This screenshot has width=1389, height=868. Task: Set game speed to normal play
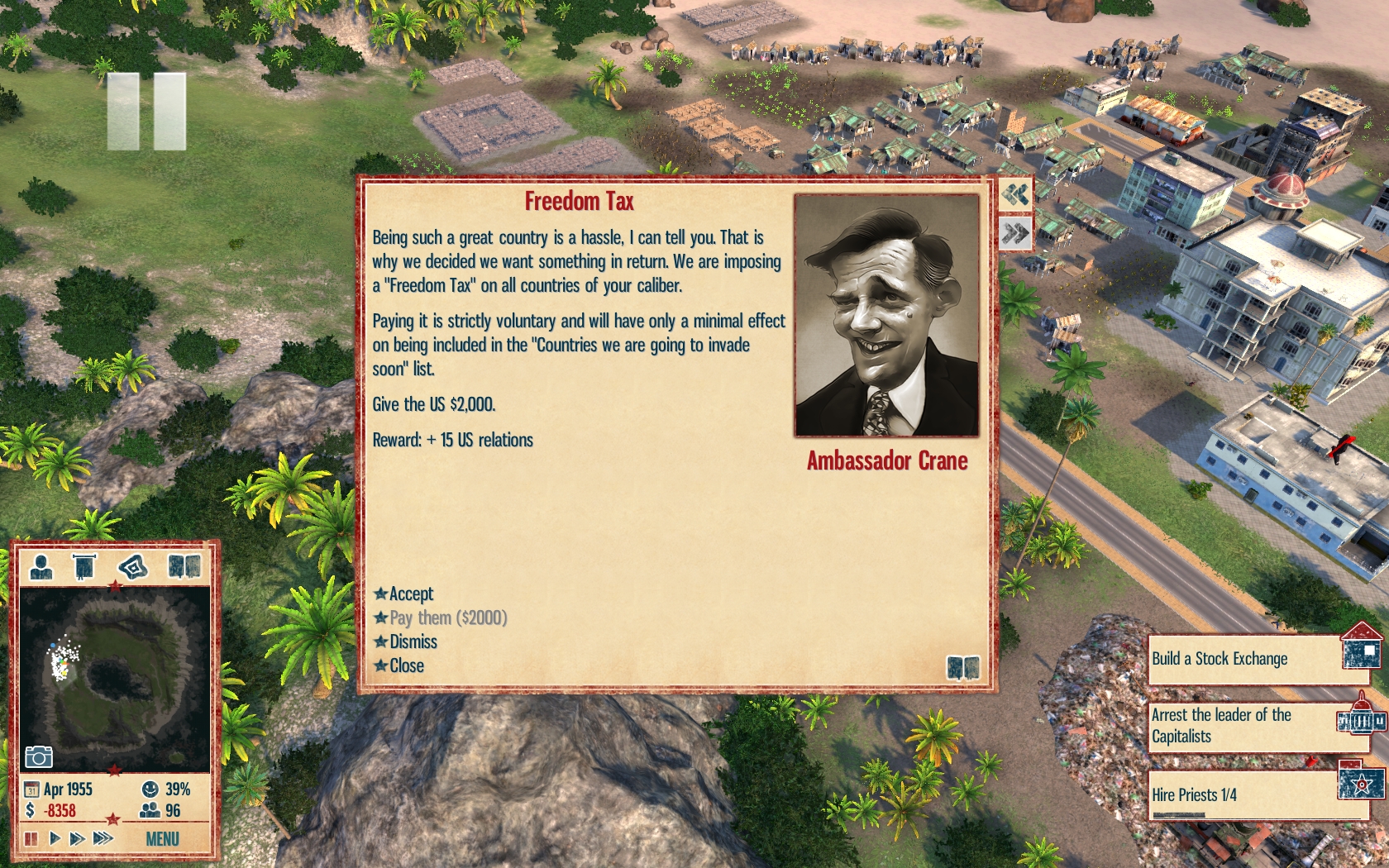point(55,838)
